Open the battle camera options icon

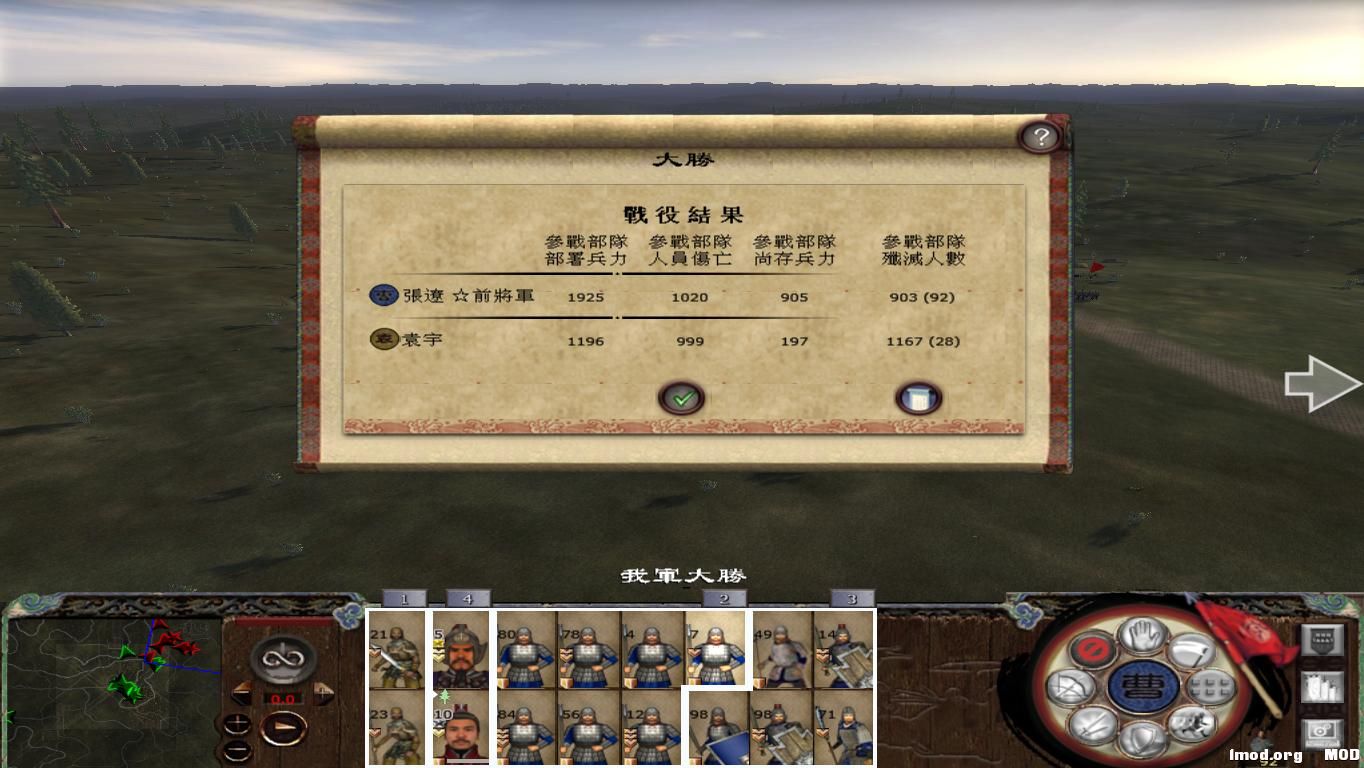[1322, 732]
